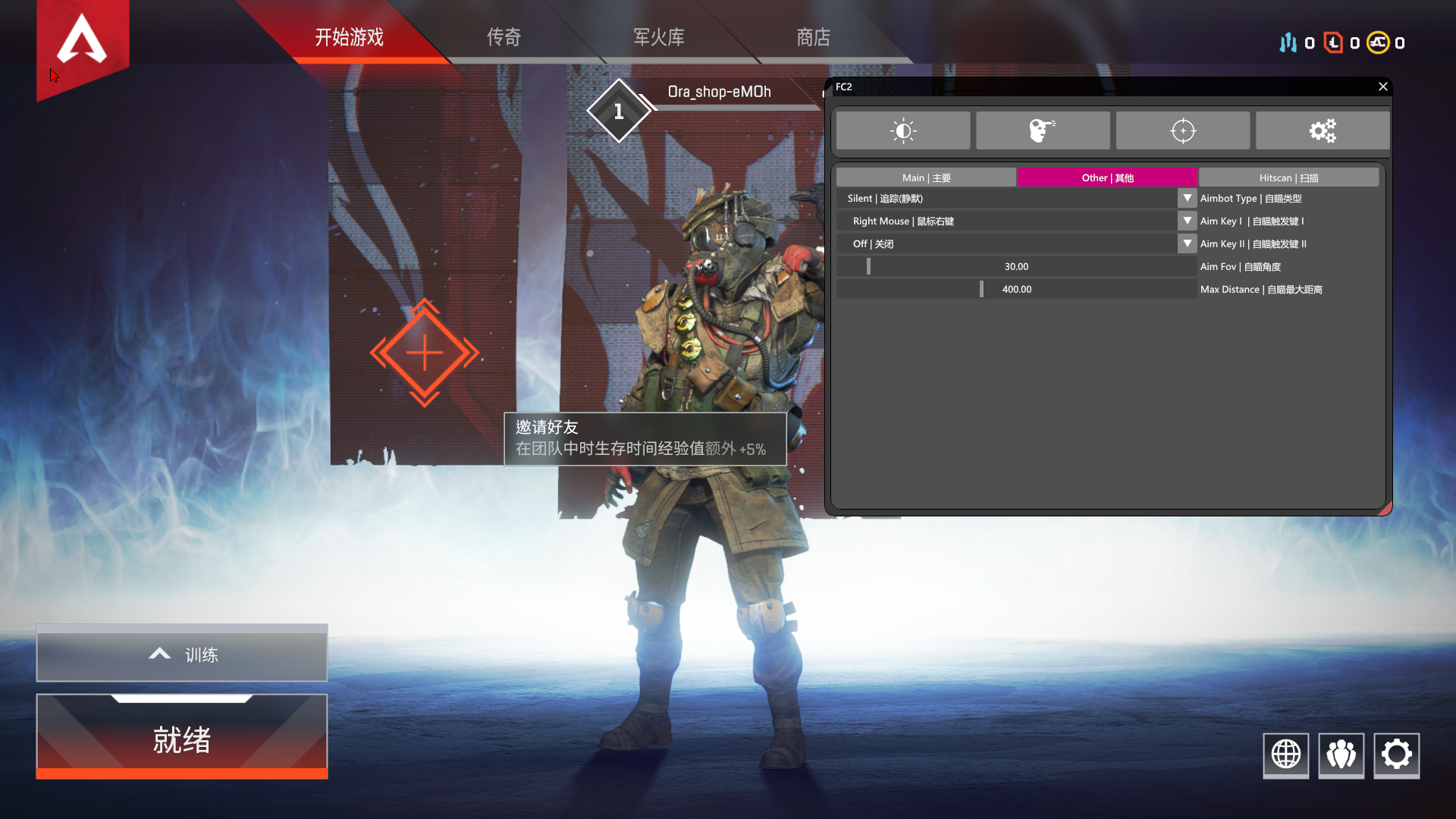
Task: Open the 训练 game mode selector
Action: pos(182,654)
